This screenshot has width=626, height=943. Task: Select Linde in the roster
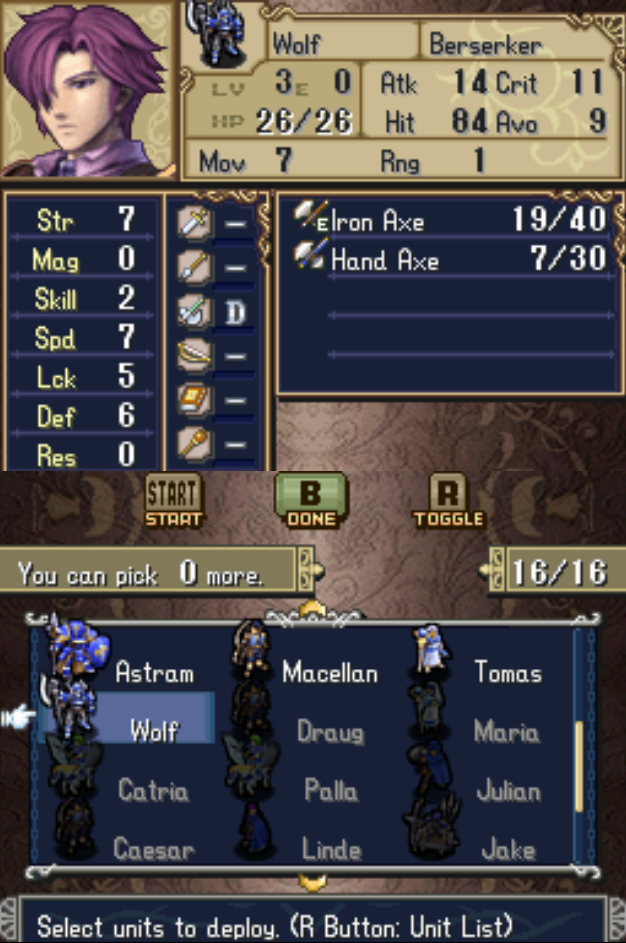(329, 850)
